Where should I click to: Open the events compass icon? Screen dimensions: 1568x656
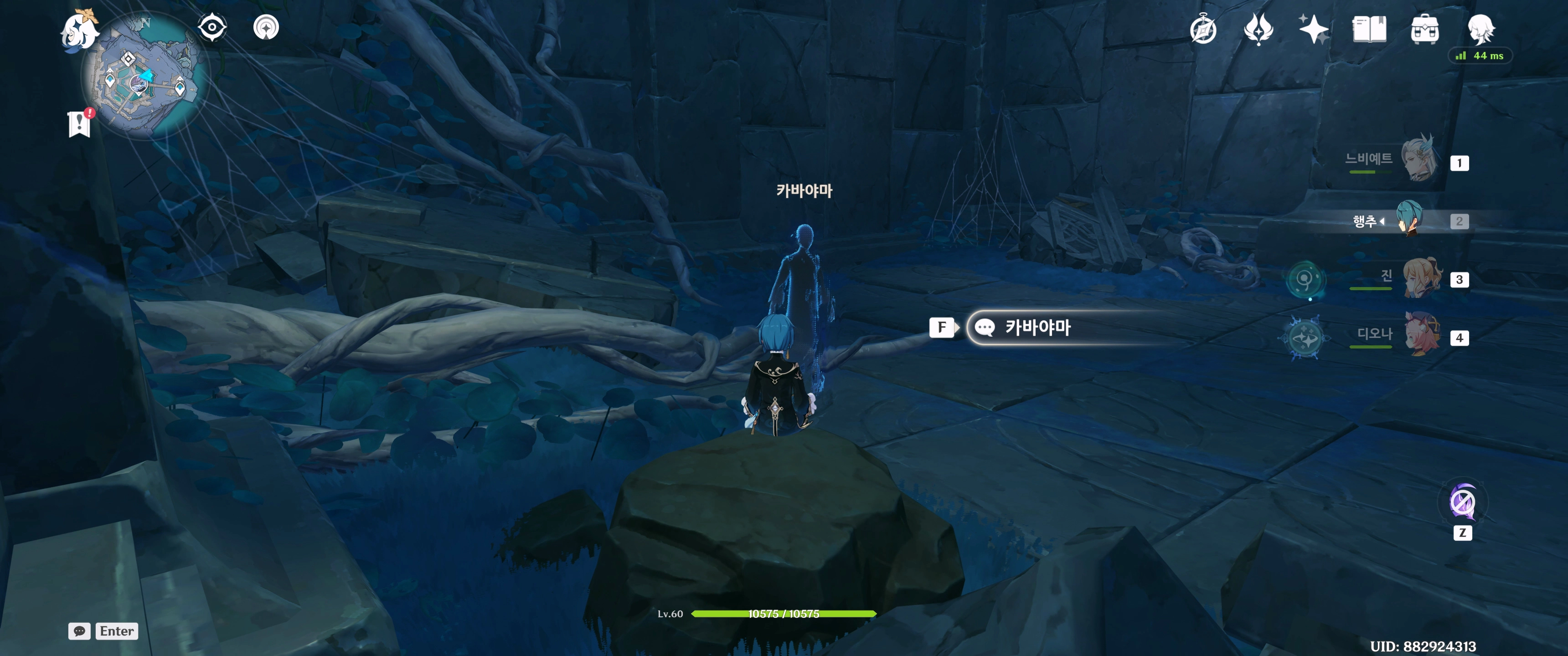point(1203,30)
